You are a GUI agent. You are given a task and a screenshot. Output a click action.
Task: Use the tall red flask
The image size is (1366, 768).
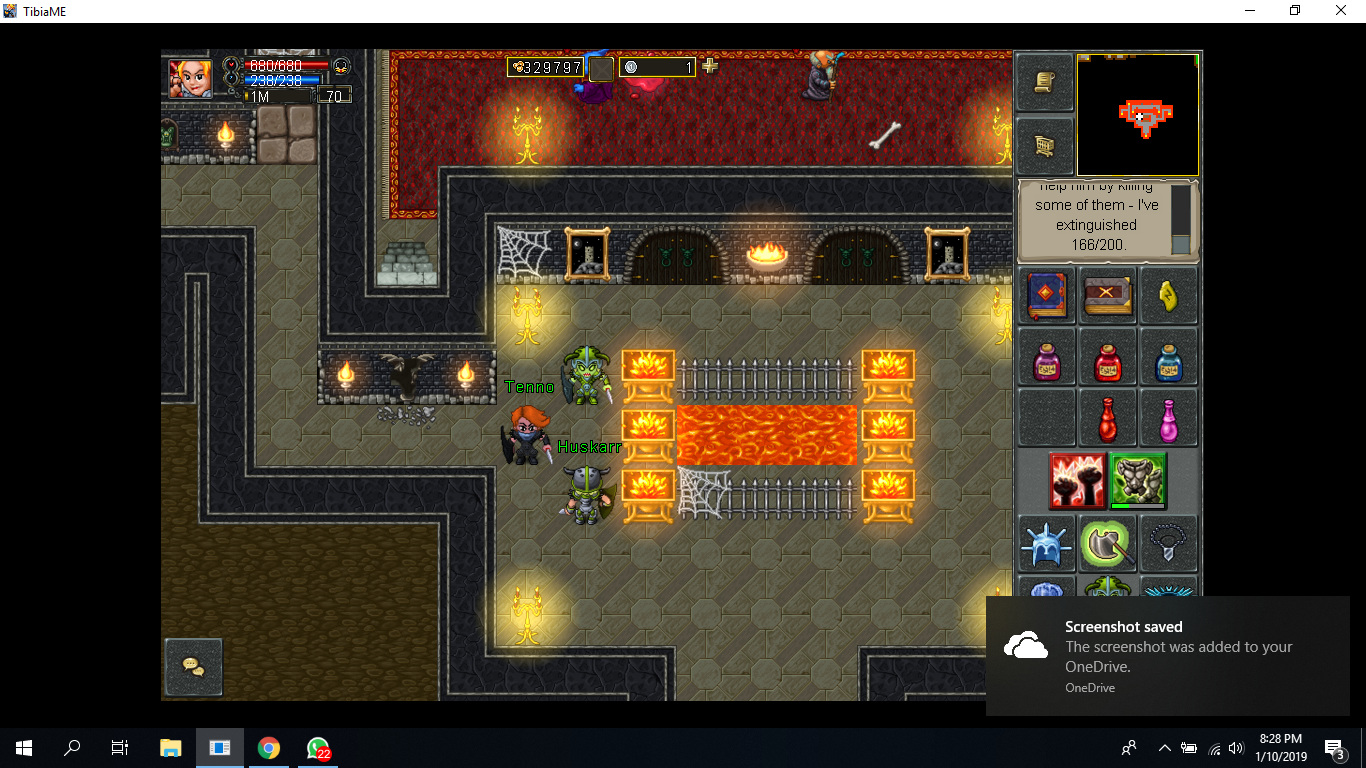[1108, 418]
